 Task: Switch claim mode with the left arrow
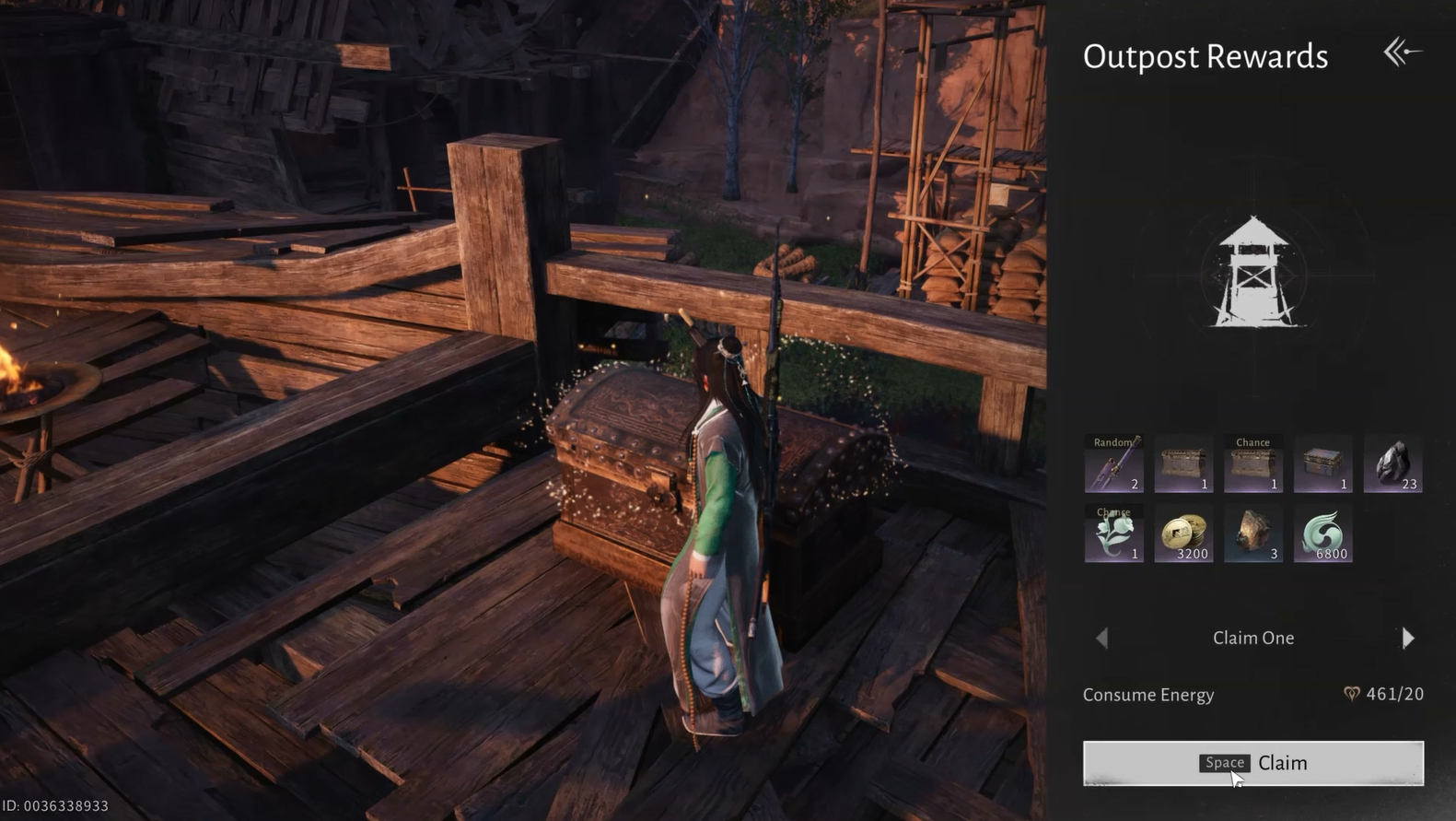pyautogui.click(x=1102, y=638)
